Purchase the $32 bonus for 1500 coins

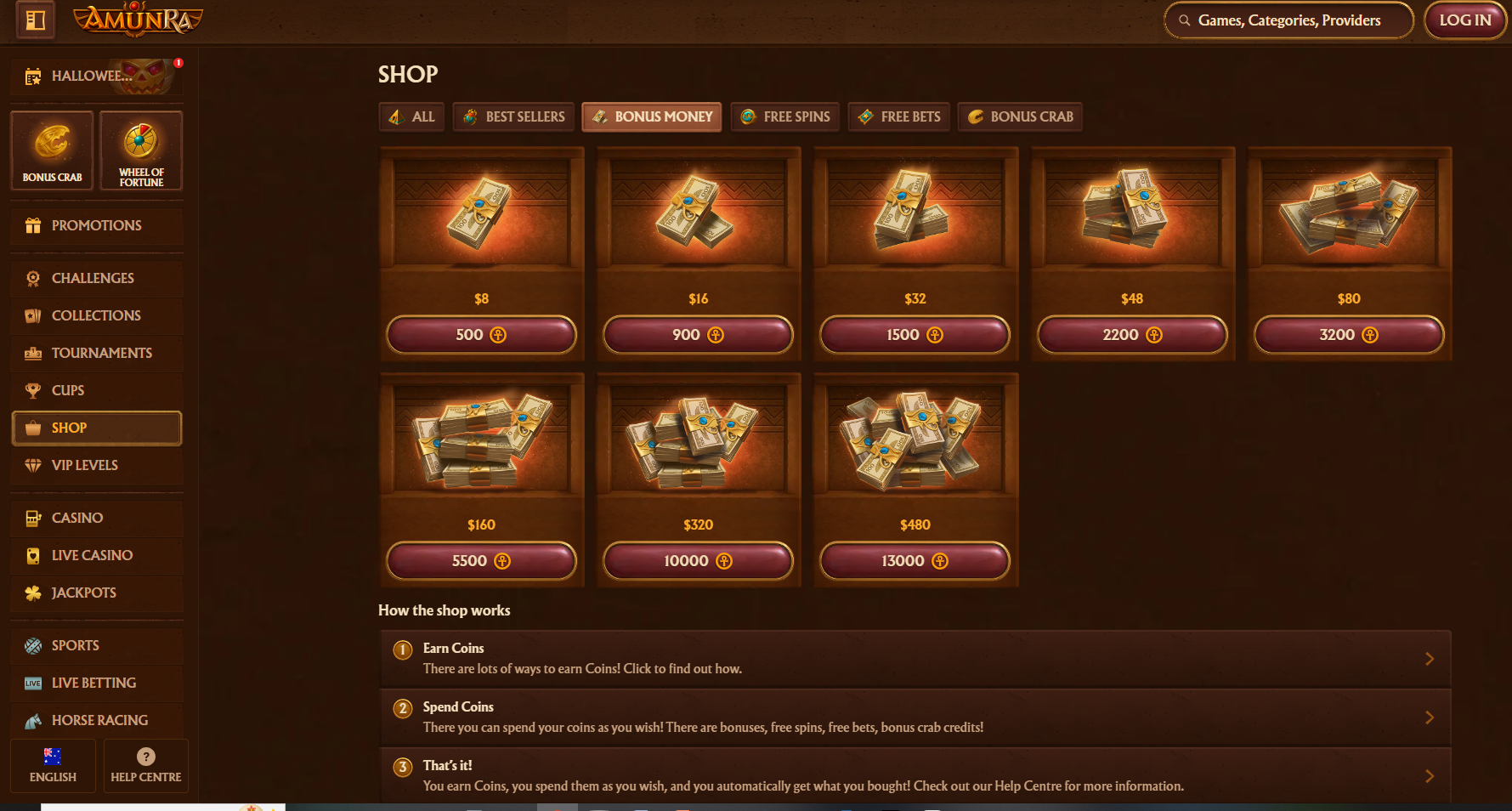(x=915, y=335)
